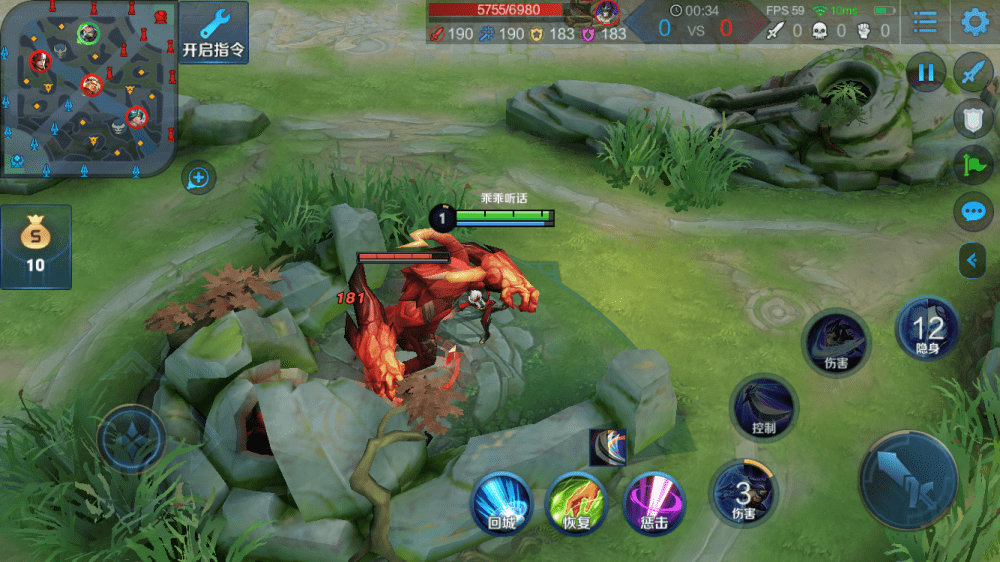Open the quick chat speech bubble
The width and height of the screenshot is (1000, 562).
pyautogui.click(x=973, y=211)
